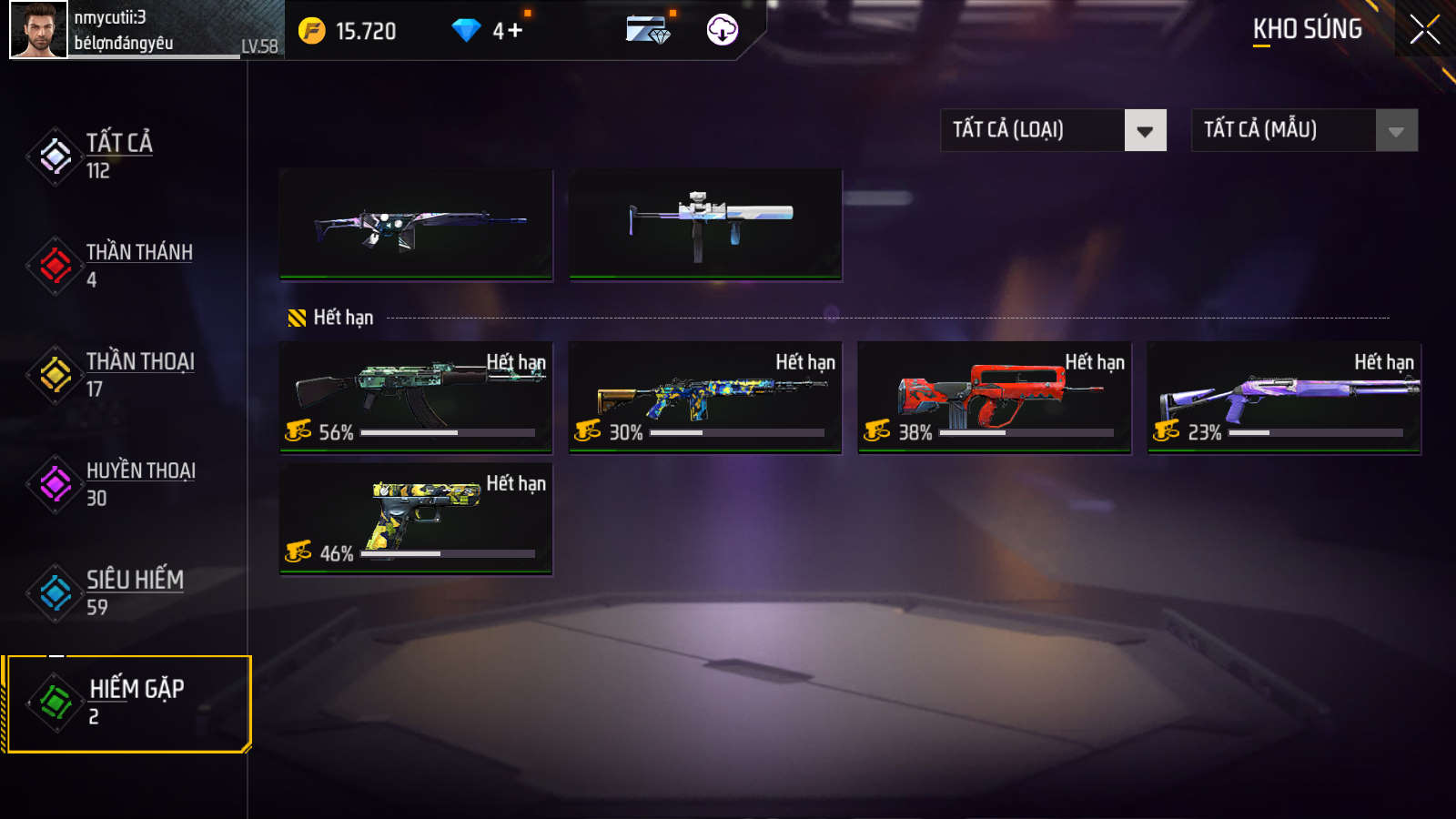Open the Tất Cả (Loại) dropdown
Image resolution: width=1456 pixels, height=819 pixels.
1053,130
